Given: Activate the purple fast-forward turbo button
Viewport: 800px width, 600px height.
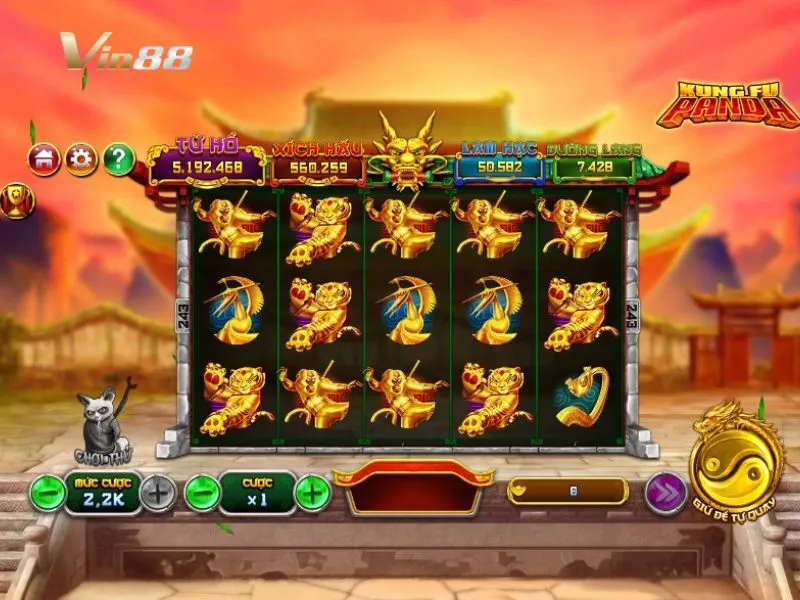Looking at the screenshot, I should (x=663, y=492).
